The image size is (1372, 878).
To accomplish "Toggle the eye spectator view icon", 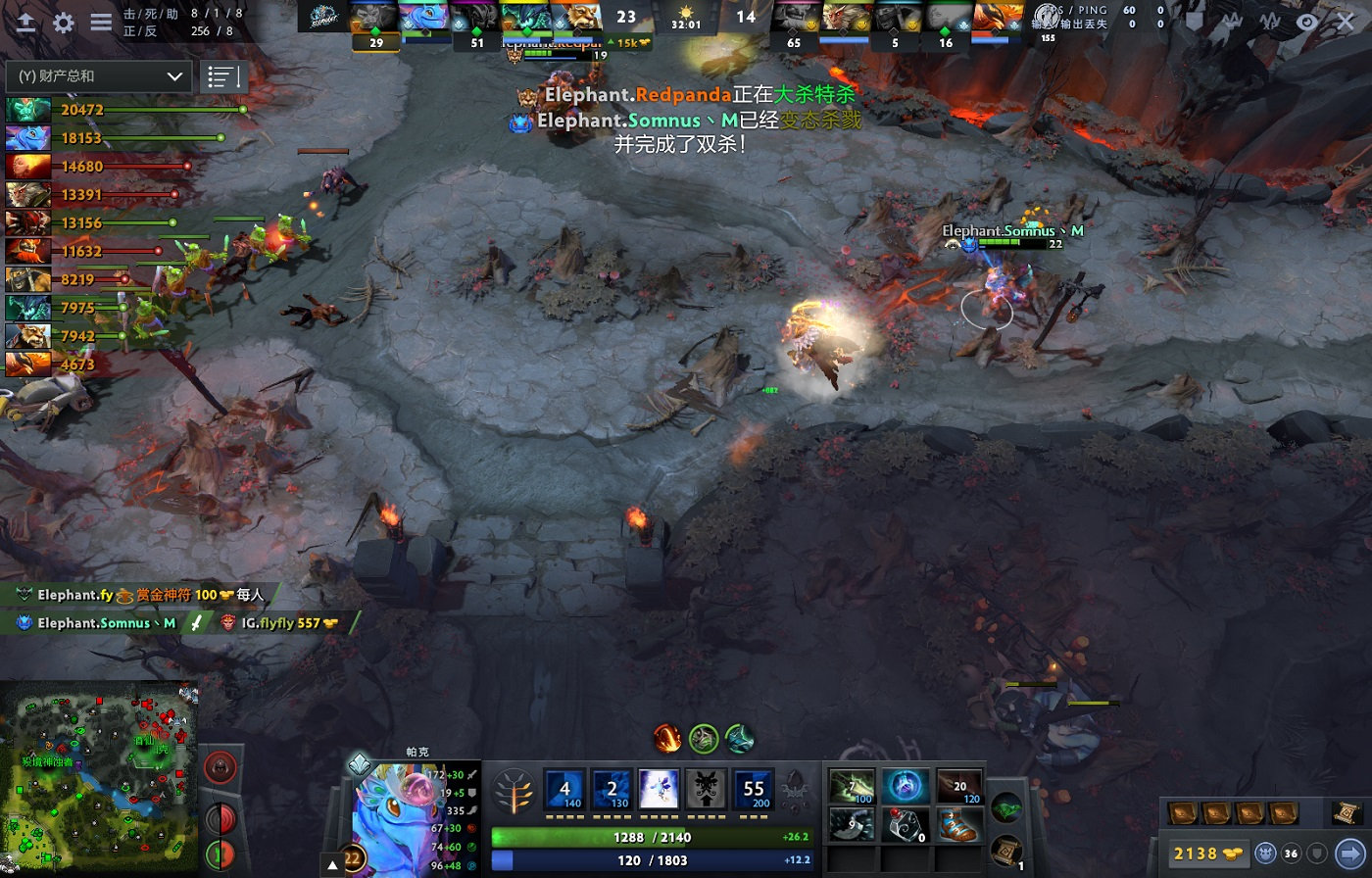I will click(1307, 22).
